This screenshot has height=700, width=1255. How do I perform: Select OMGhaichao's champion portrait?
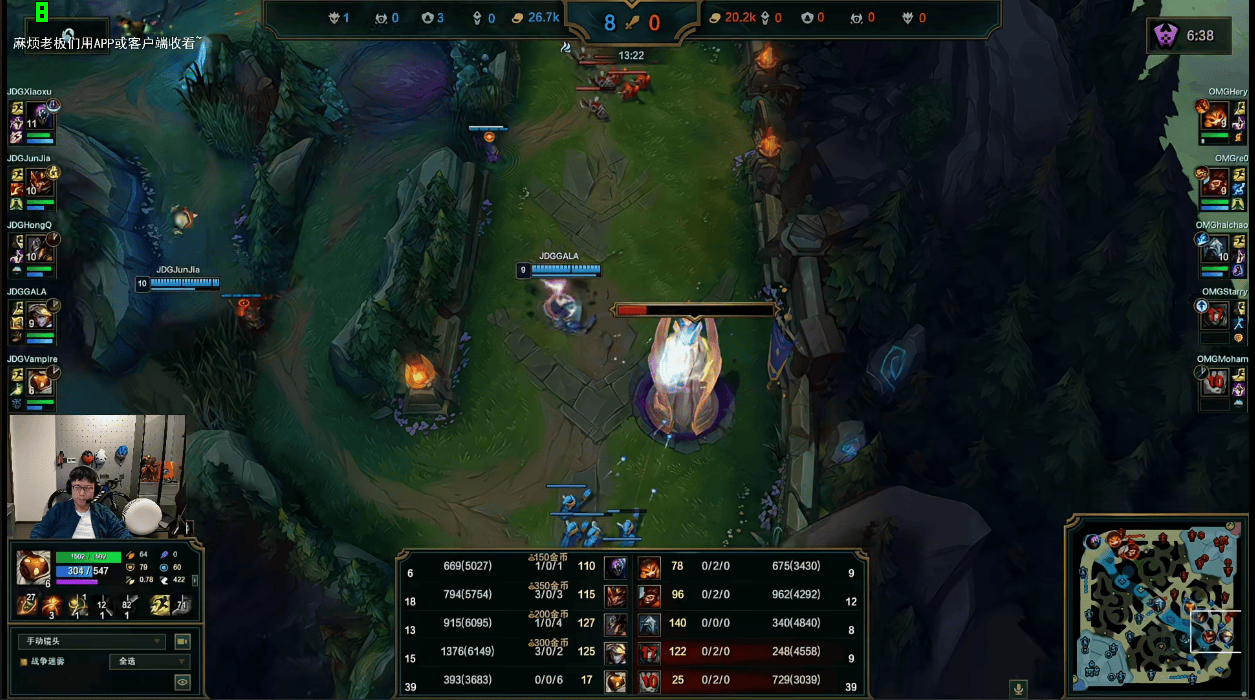1216,247
